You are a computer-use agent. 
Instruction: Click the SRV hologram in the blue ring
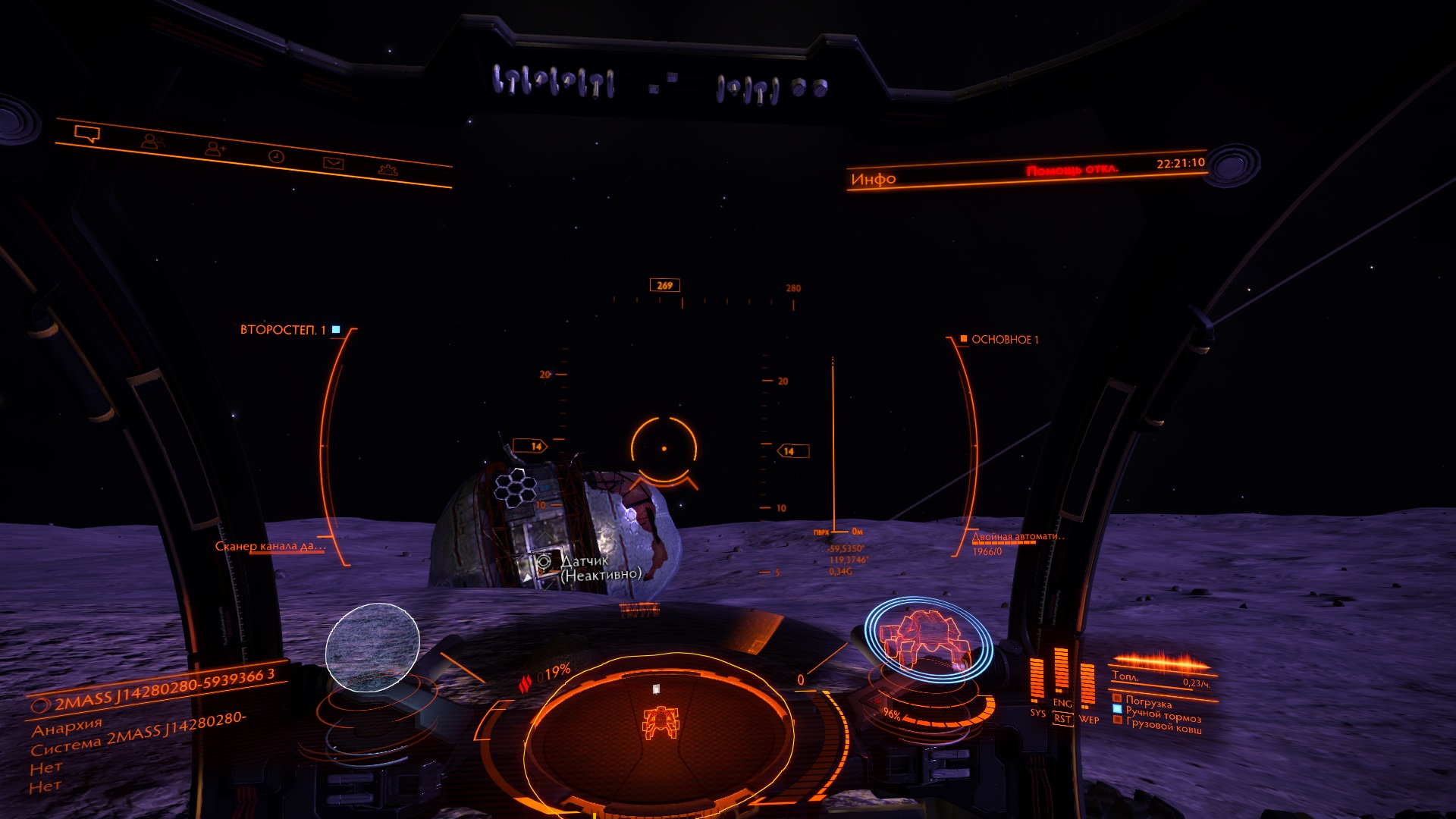(x=927, y=637)
